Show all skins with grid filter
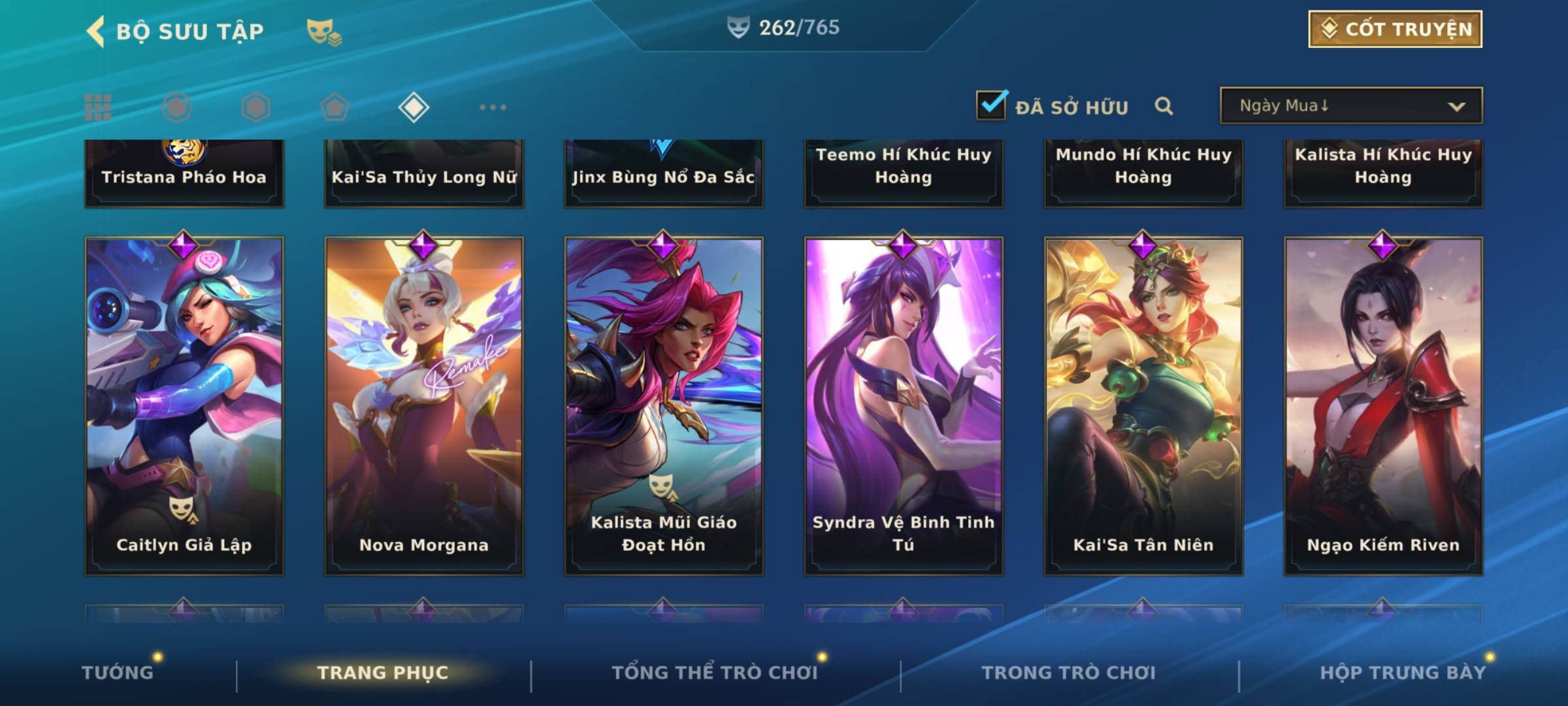The image size is (1568, 706). [98, 107]
